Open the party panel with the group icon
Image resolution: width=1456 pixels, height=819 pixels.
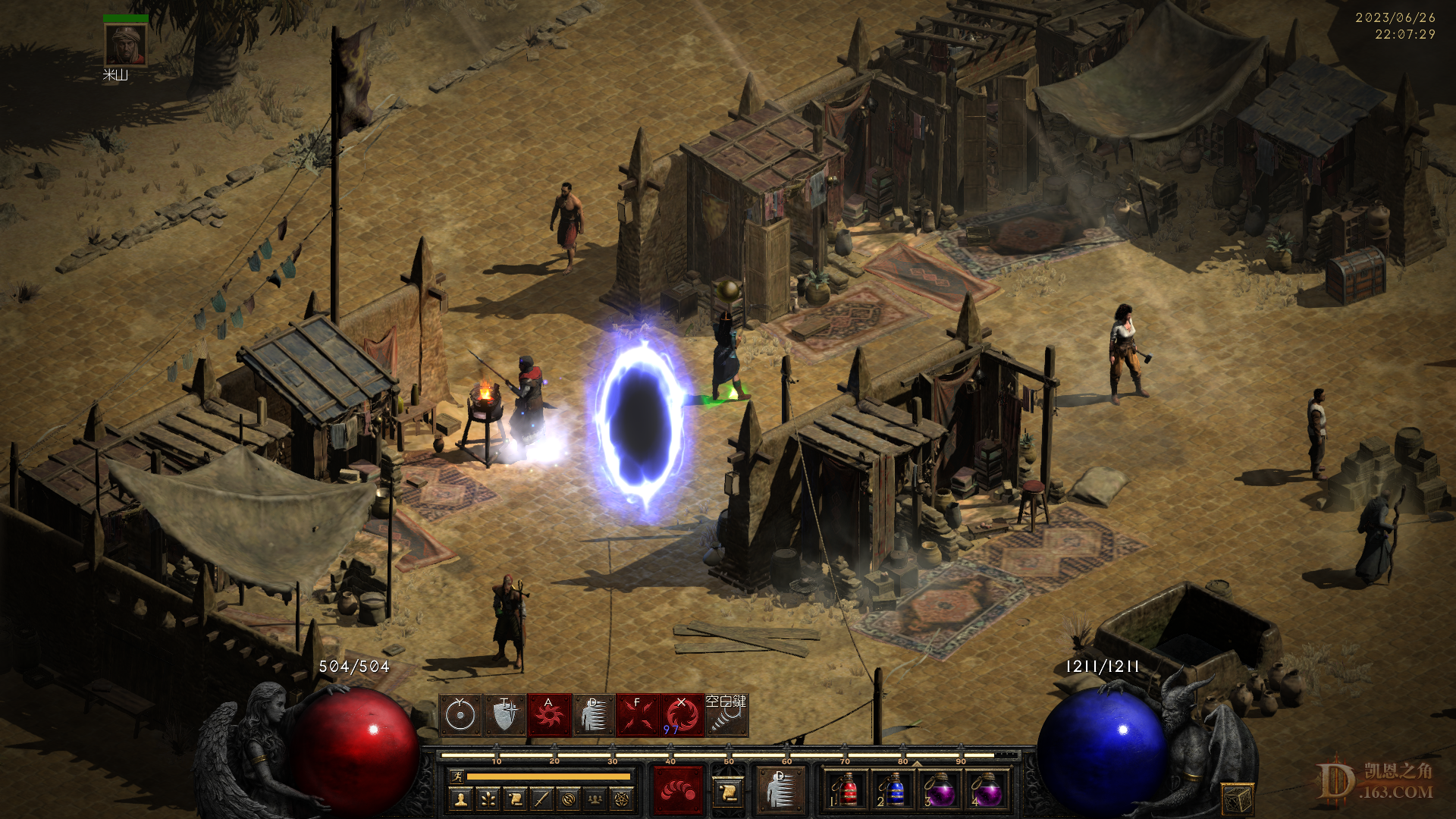click(596, 799)
